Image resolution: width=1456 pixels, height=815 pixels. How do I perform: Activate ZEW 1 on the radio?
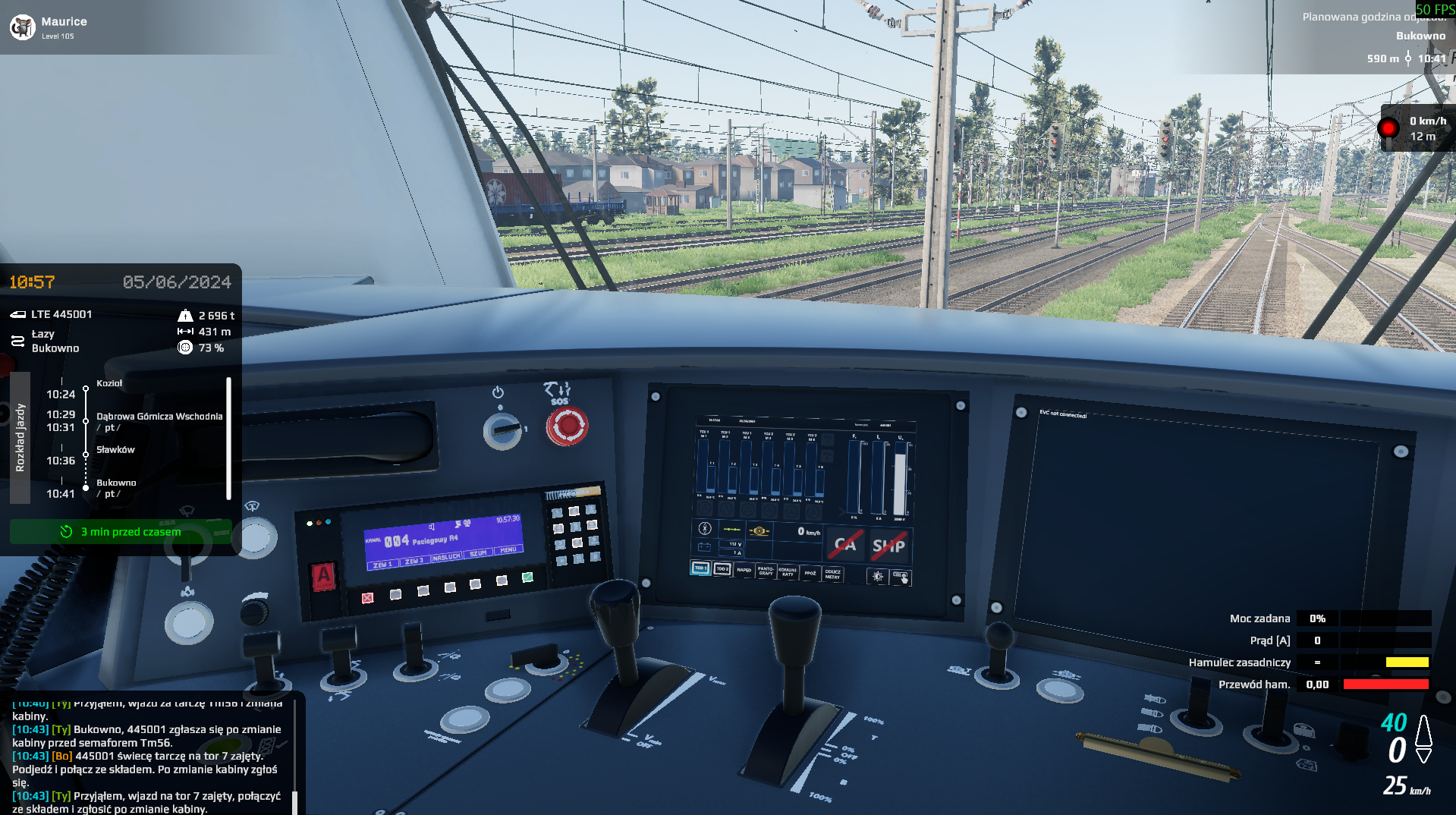(382, 565)
